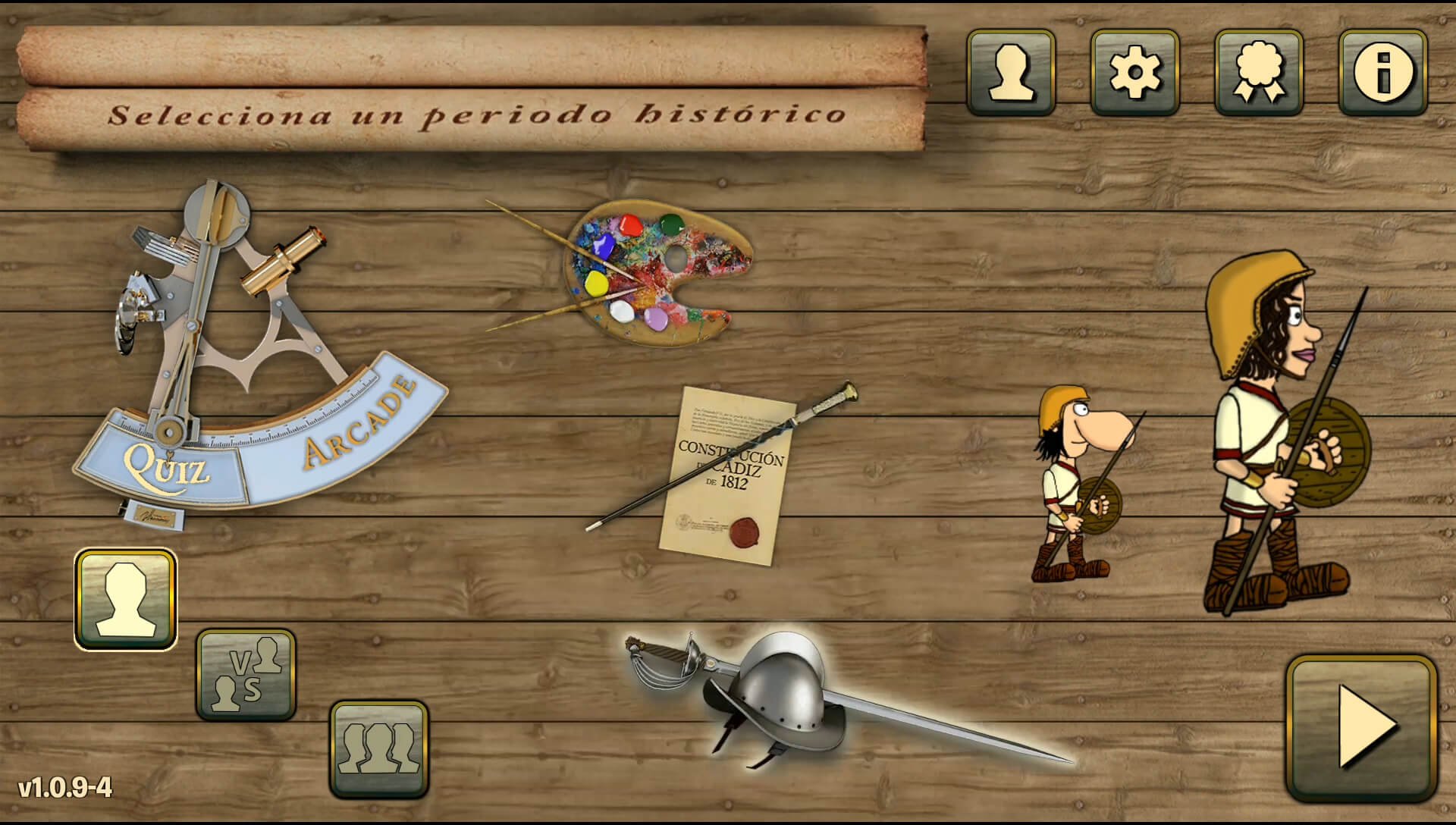This screenshot has height=825, width=1456.
Task: Open the game info screen
Action: tap(1382, 74)
